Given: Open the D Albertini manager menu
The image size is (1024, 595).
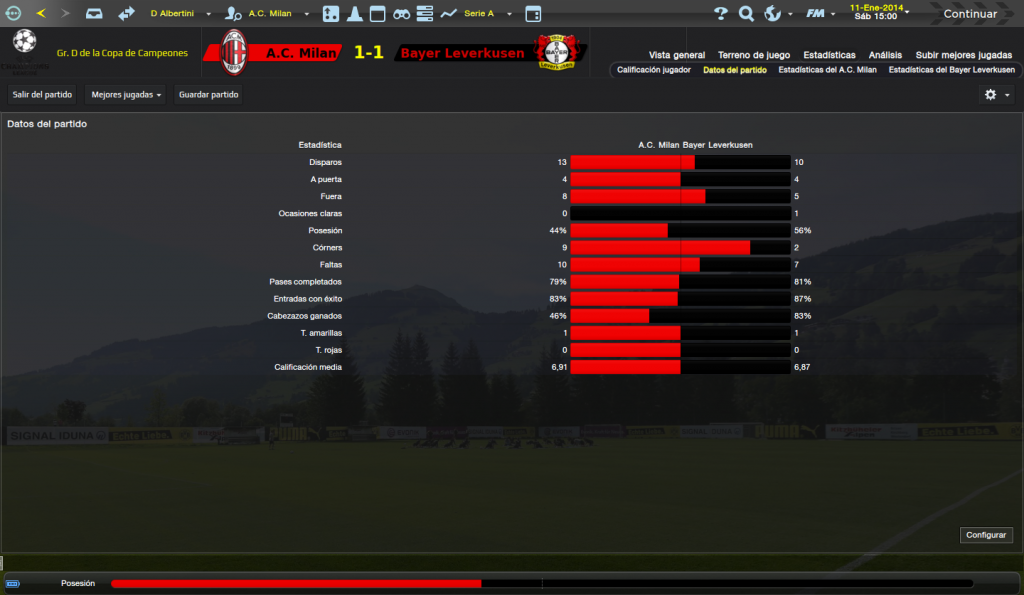Looking at the screenshot, I should point(181,14).
